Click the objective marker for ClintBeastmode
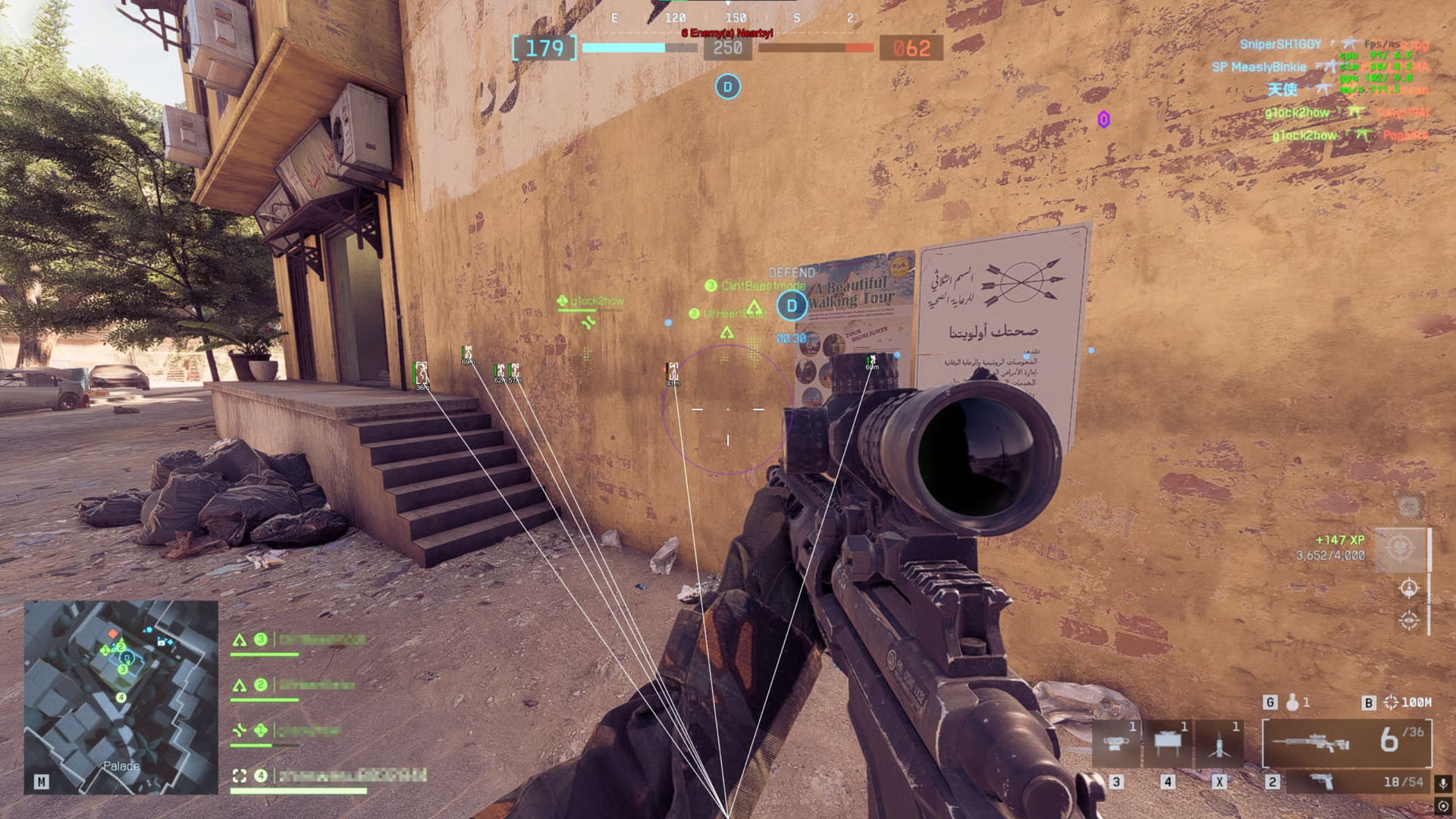Viewport: 1456px width, 819px height. tap(711, 287)
